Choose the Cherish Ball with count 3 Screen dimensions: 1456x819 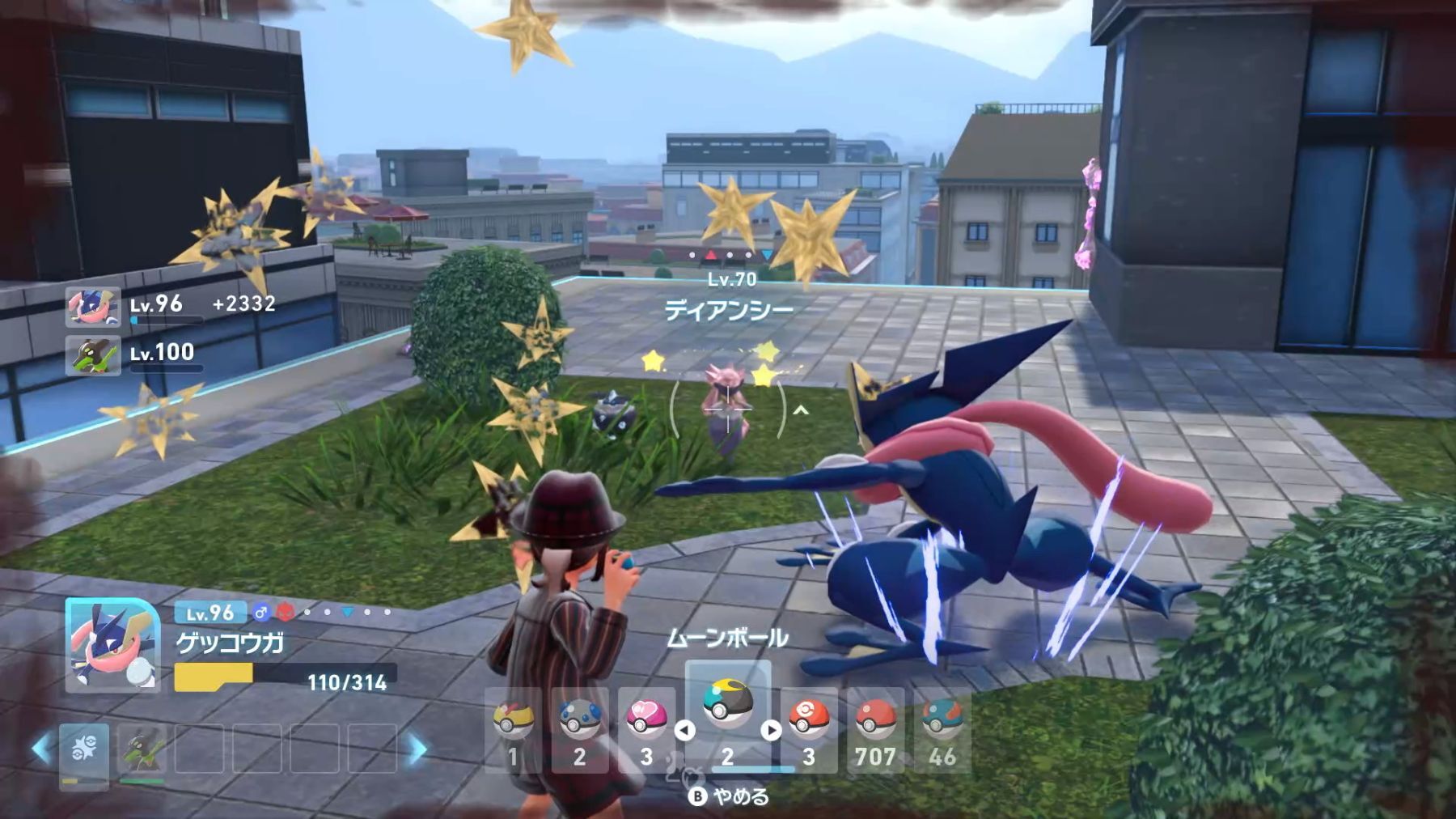pyautogui.click(x=809, y=730)
